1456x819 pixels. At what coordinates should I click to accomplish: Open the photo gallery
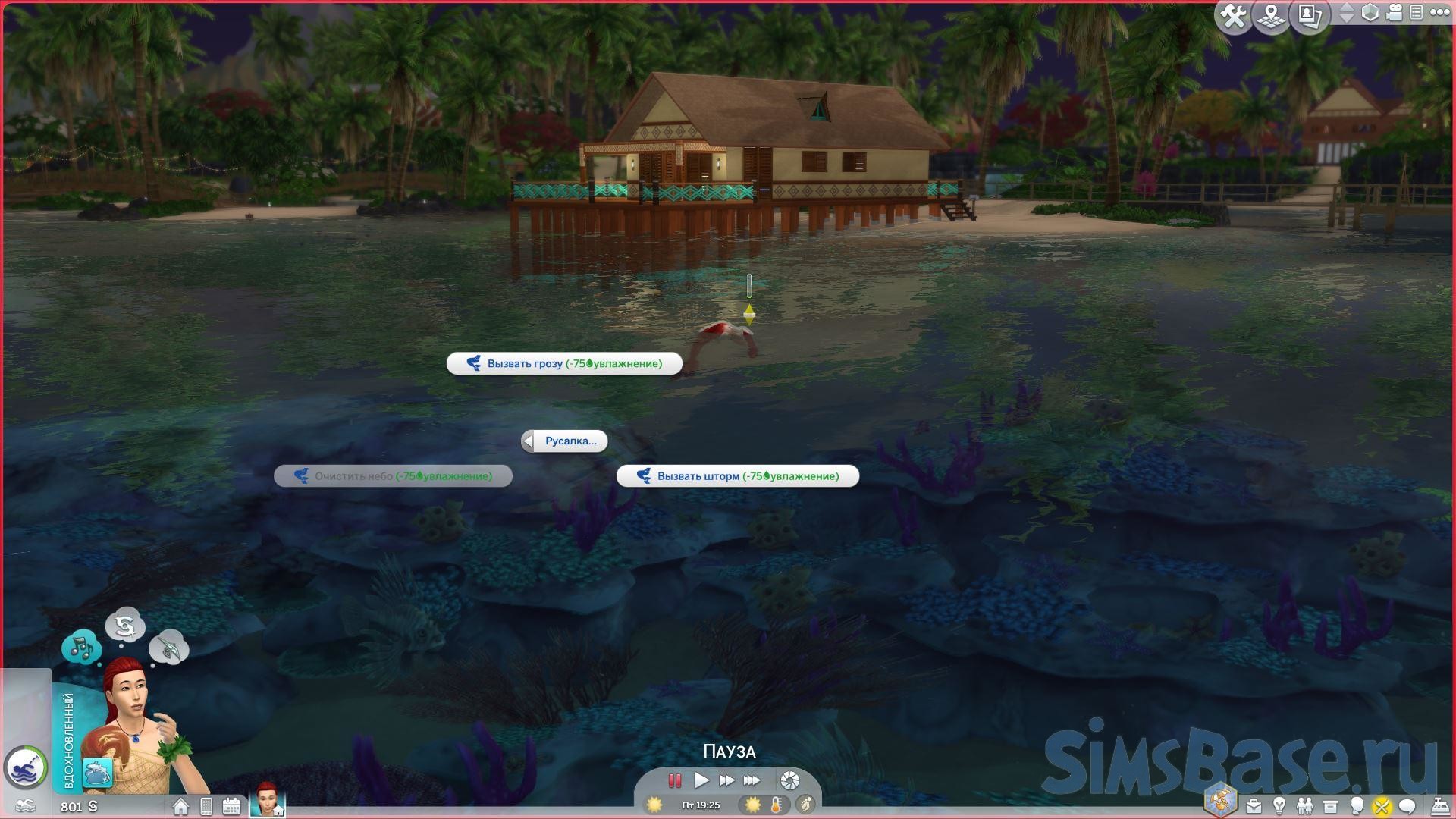[x=1309, y=16]
